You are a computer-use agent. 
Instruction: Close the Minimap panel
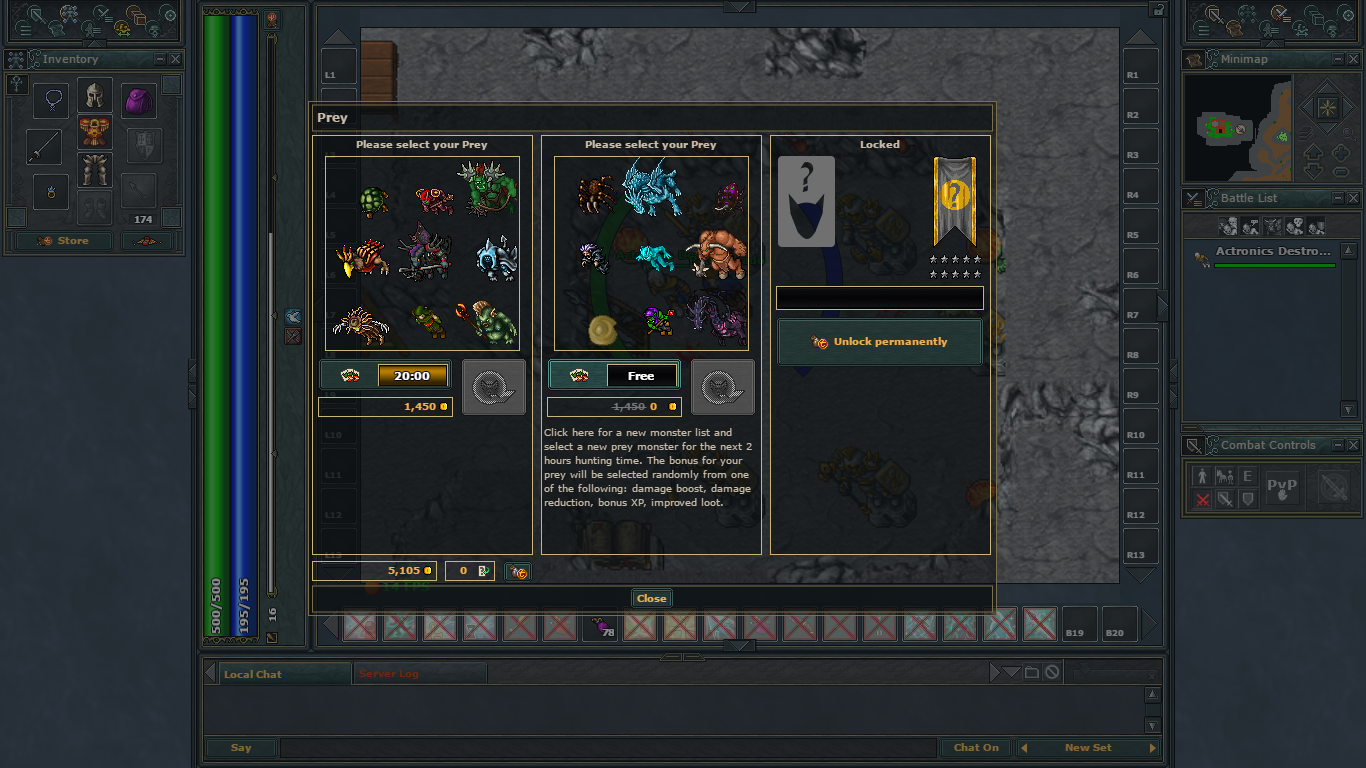pyautogui.click(x=1352, y=60)
